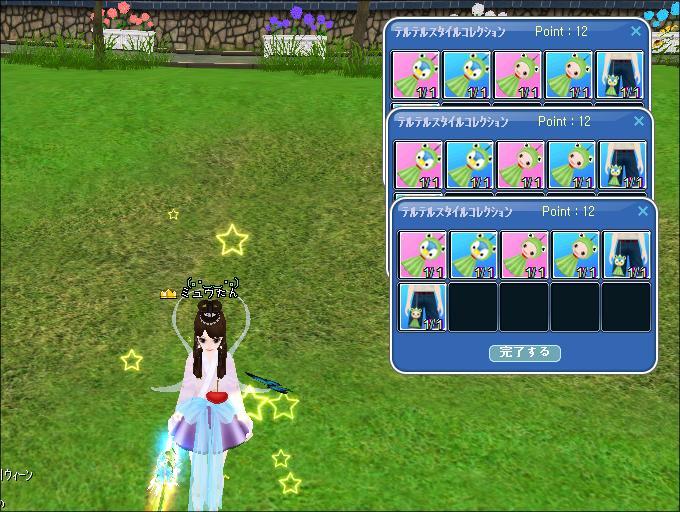Select frontmost window's blue human-face frog doll
Screen dimensions: 680x512
click(575, 255)
